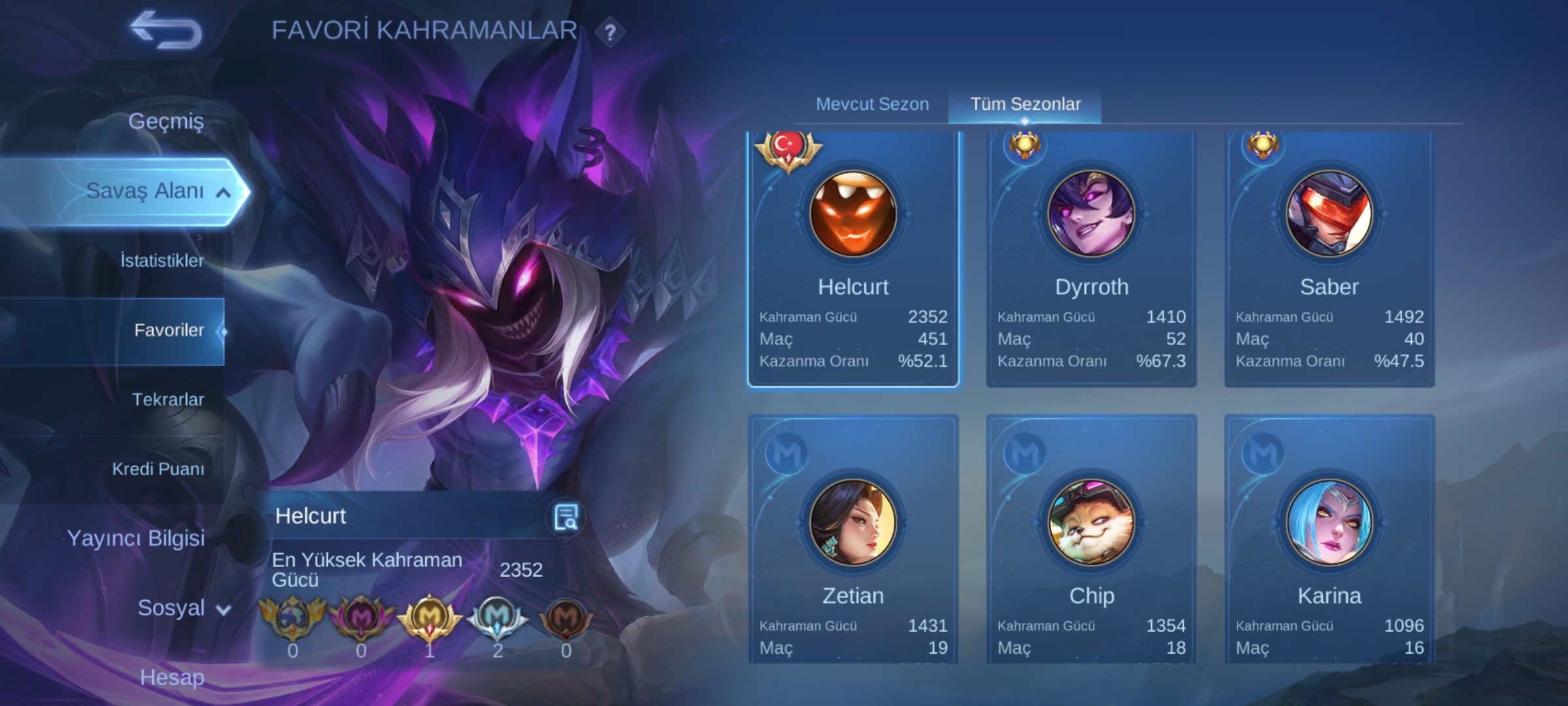Open Helcurt details document icon
Viewport: 1568px width, 706px height.
pos(565,517)
